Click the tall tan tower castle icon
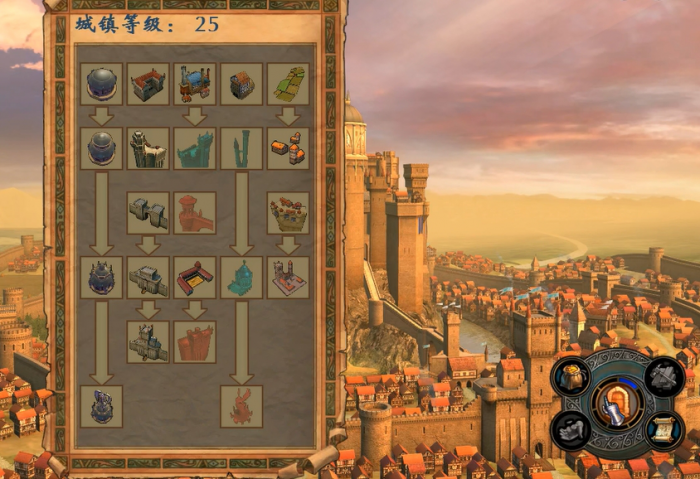 148,148
